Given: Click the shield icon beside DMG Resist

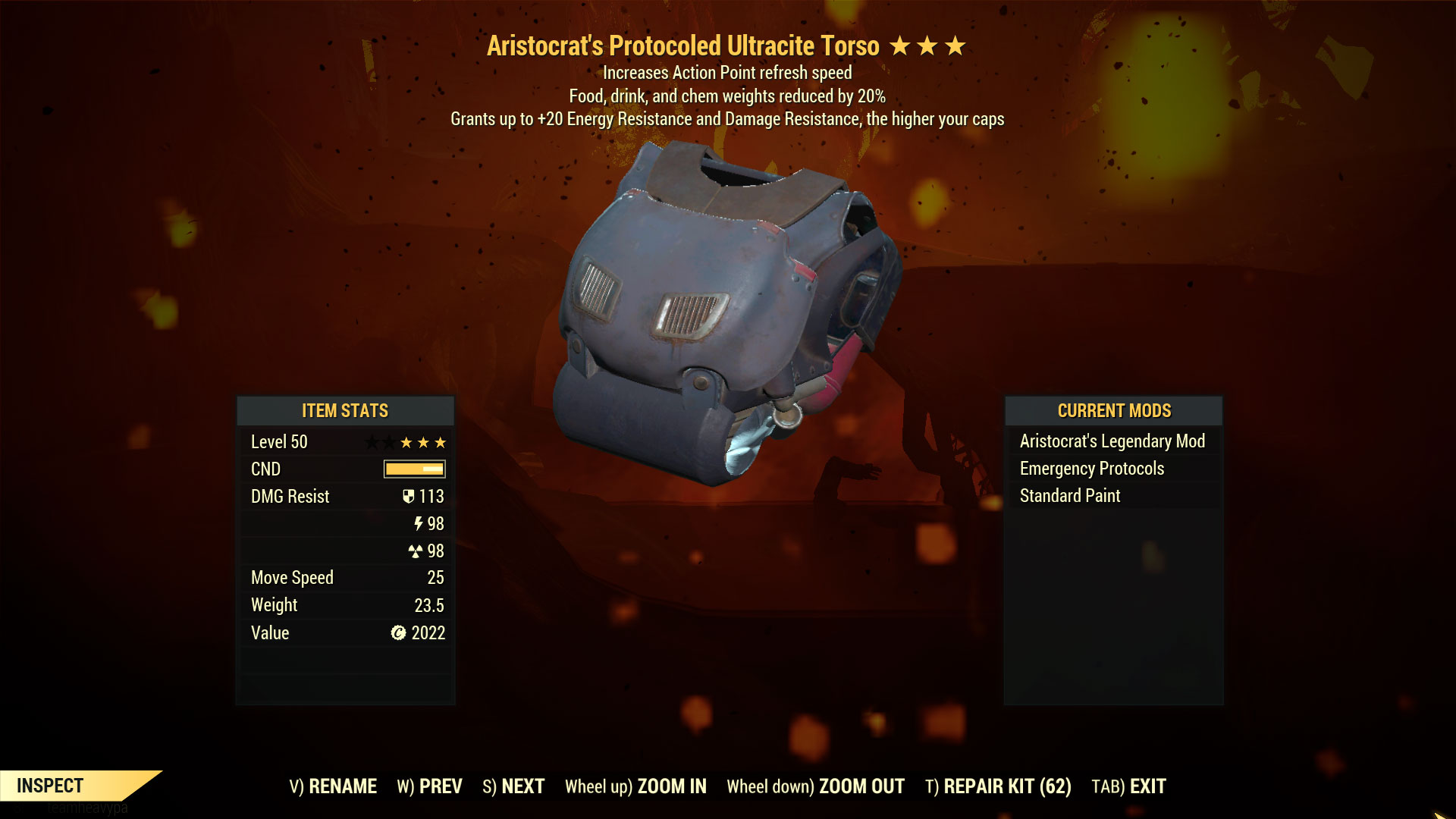Looking at the screenshot, I should (409, 496).
